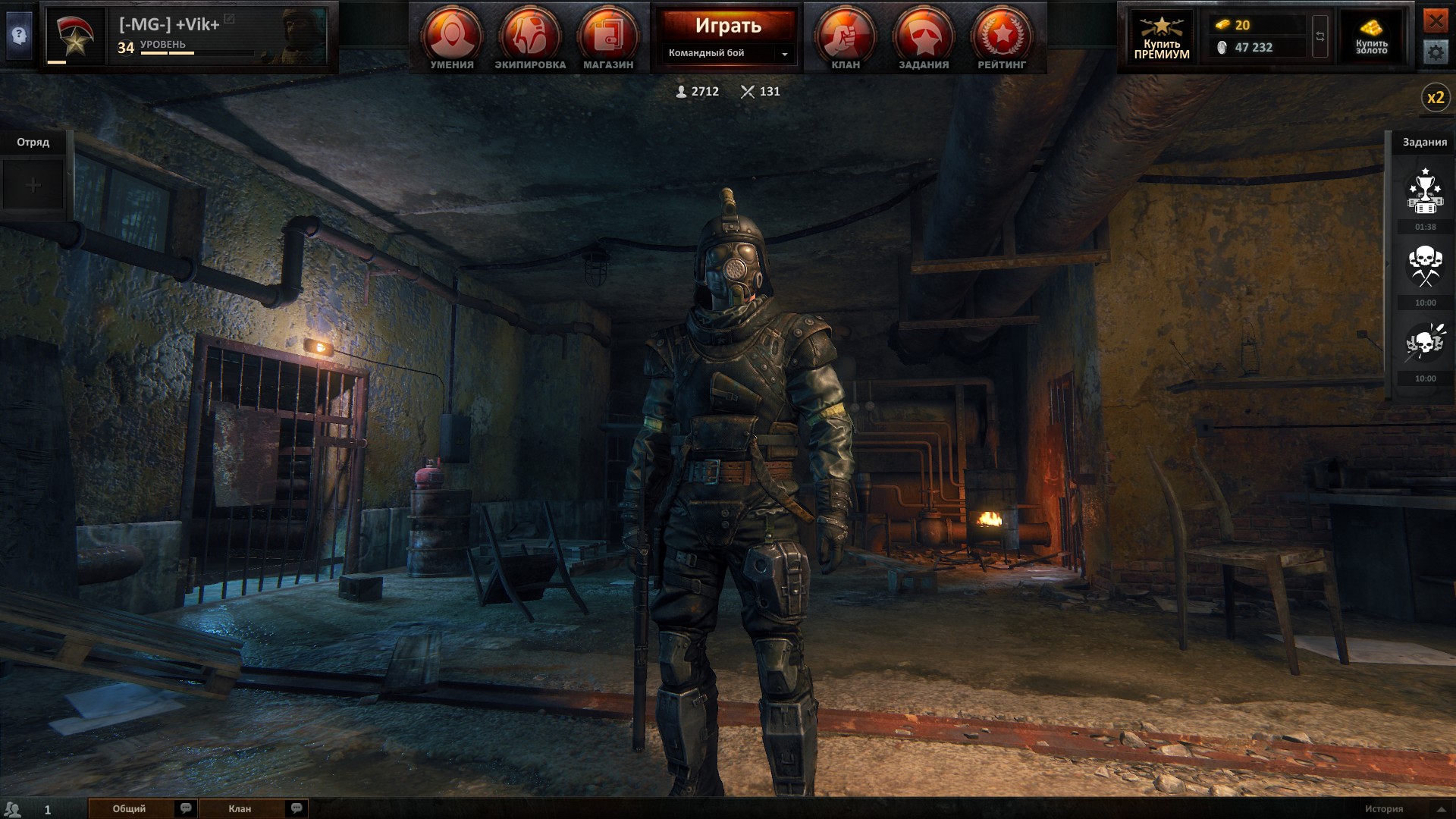Add a squad member with plus slot

coord(33,185)
